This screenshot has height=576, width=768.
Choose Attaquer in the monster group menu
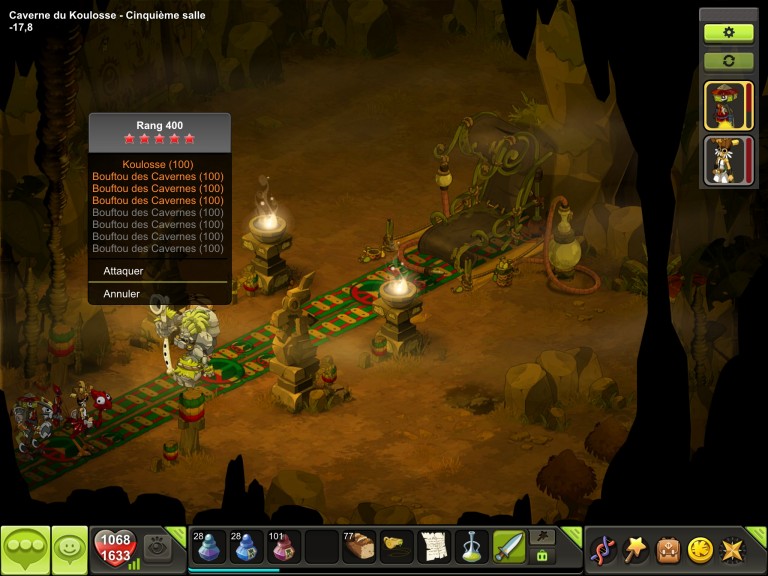pyautogui.click(x=124, y=271)
